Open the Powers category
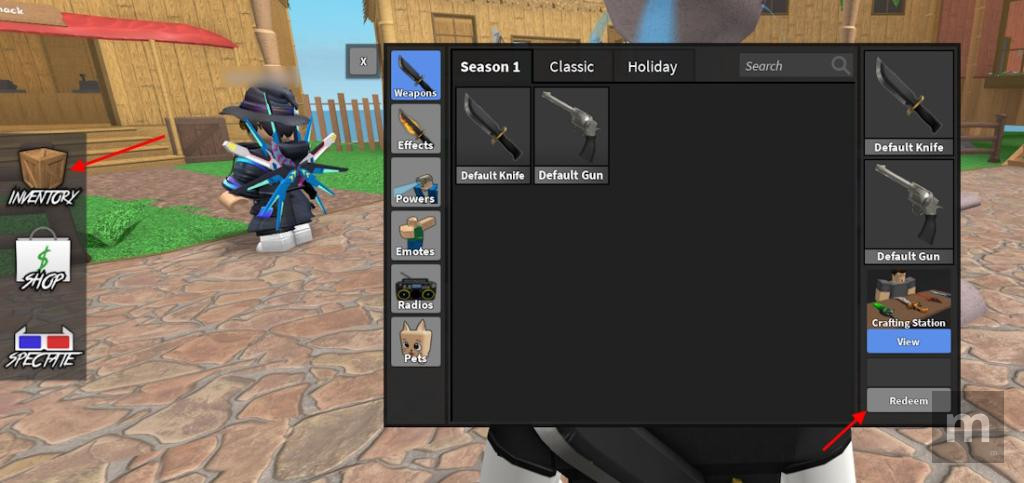Image resolution: width=1024 pixels, height=483 pixels. tap(415, 182)
